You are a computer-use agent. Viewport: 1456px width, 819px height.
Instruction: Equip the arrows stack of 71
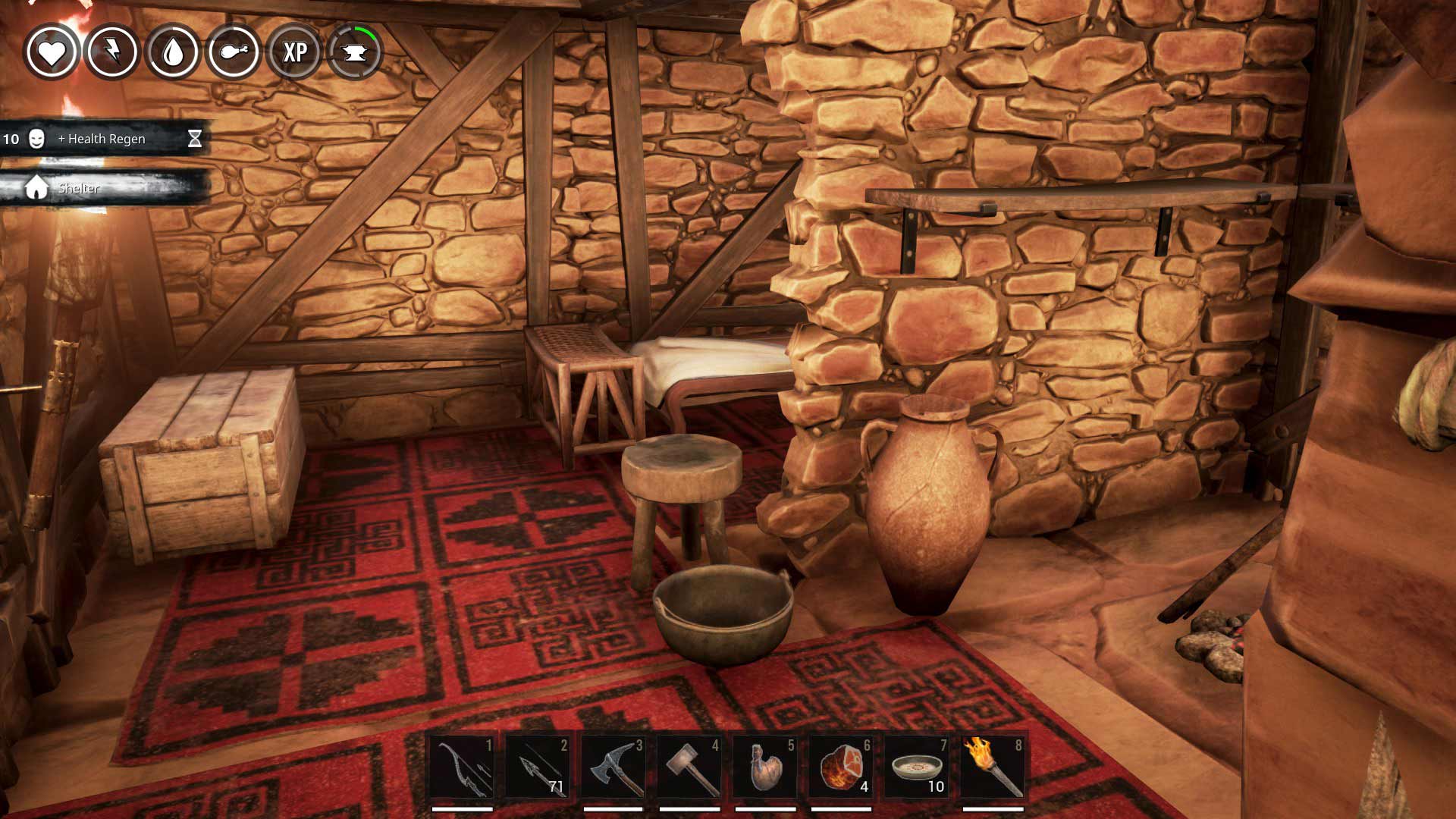pyautogui.click(x=538, y=767)
